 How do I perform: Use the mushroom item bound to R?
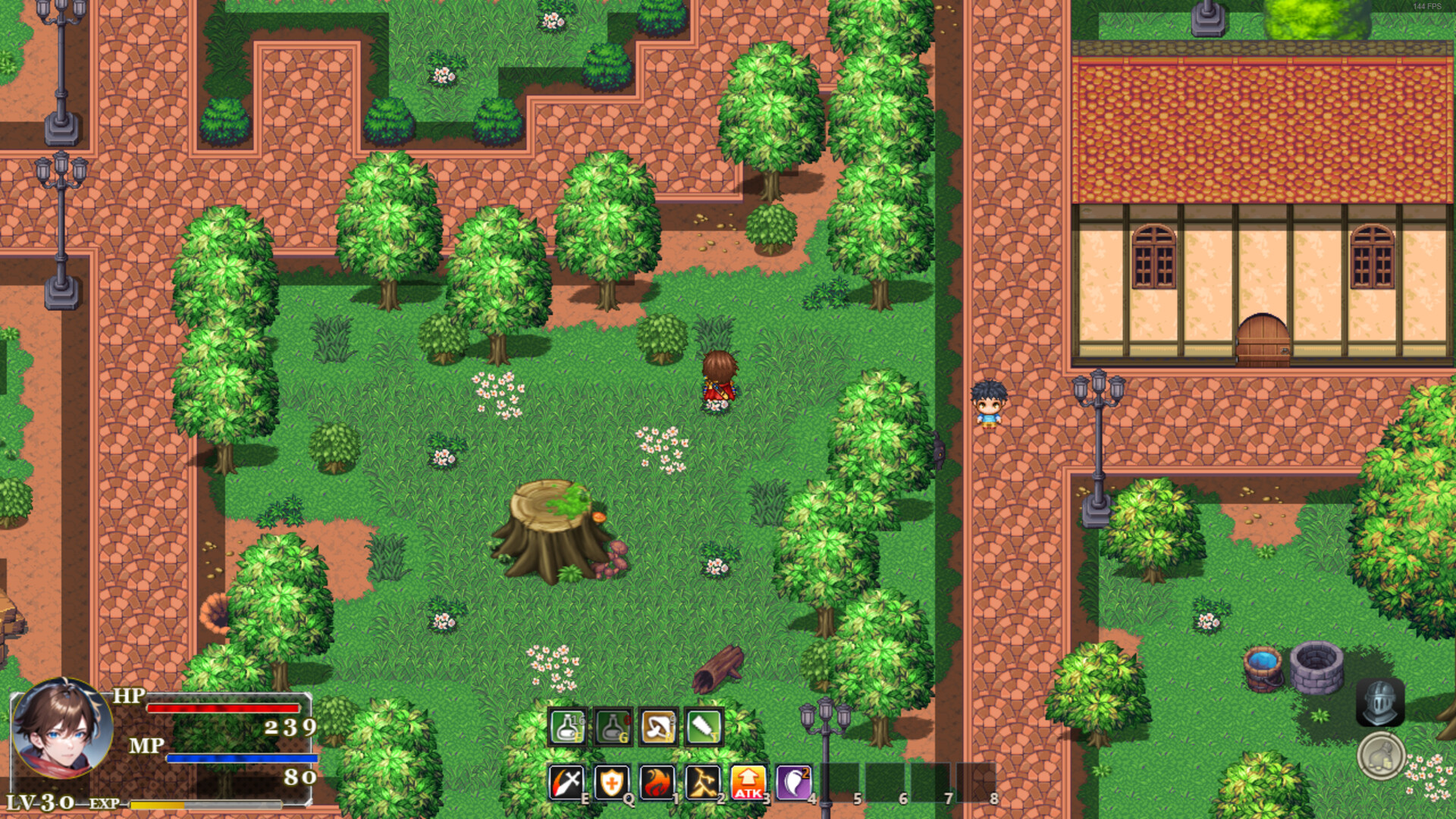(658, 726)
